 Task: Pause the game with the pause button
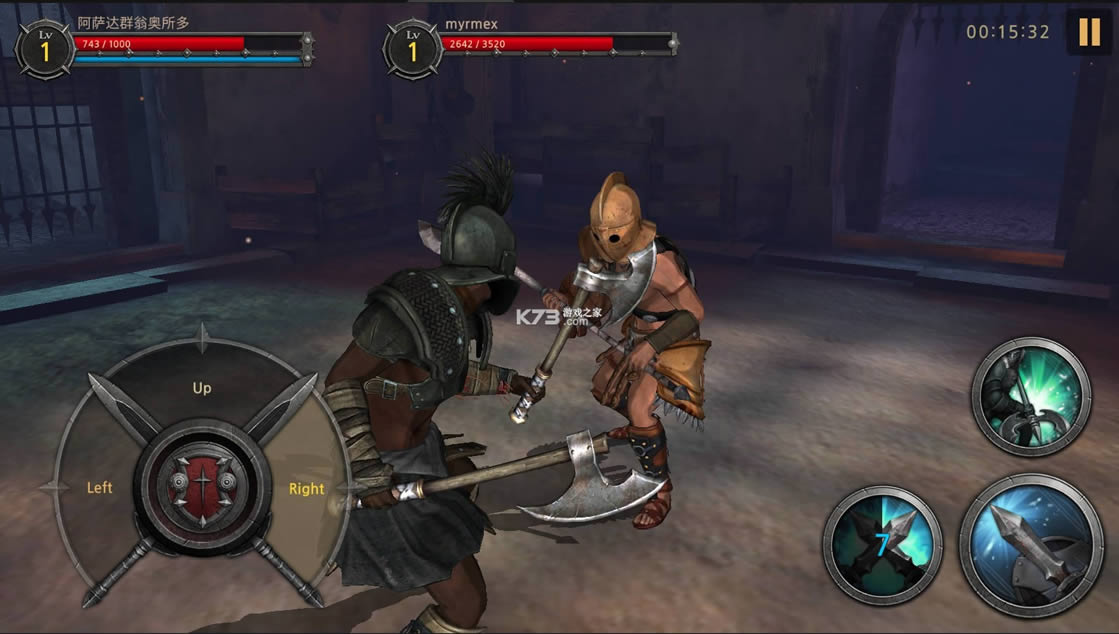click(x=1088, y=32)
